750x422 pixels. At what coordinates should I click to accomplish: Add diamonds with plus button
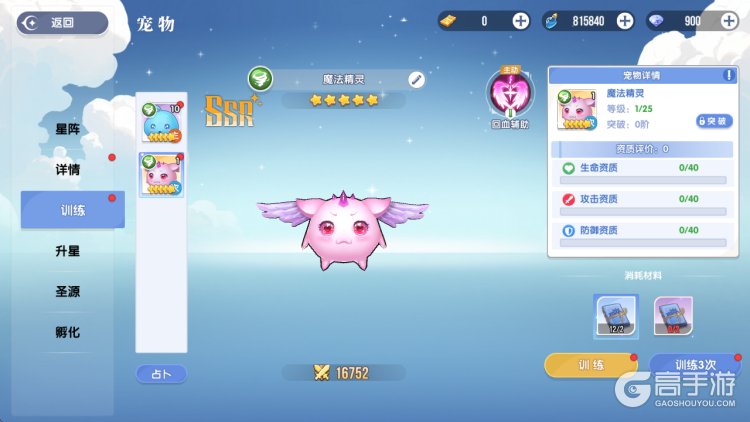click(x=727, y=20)
